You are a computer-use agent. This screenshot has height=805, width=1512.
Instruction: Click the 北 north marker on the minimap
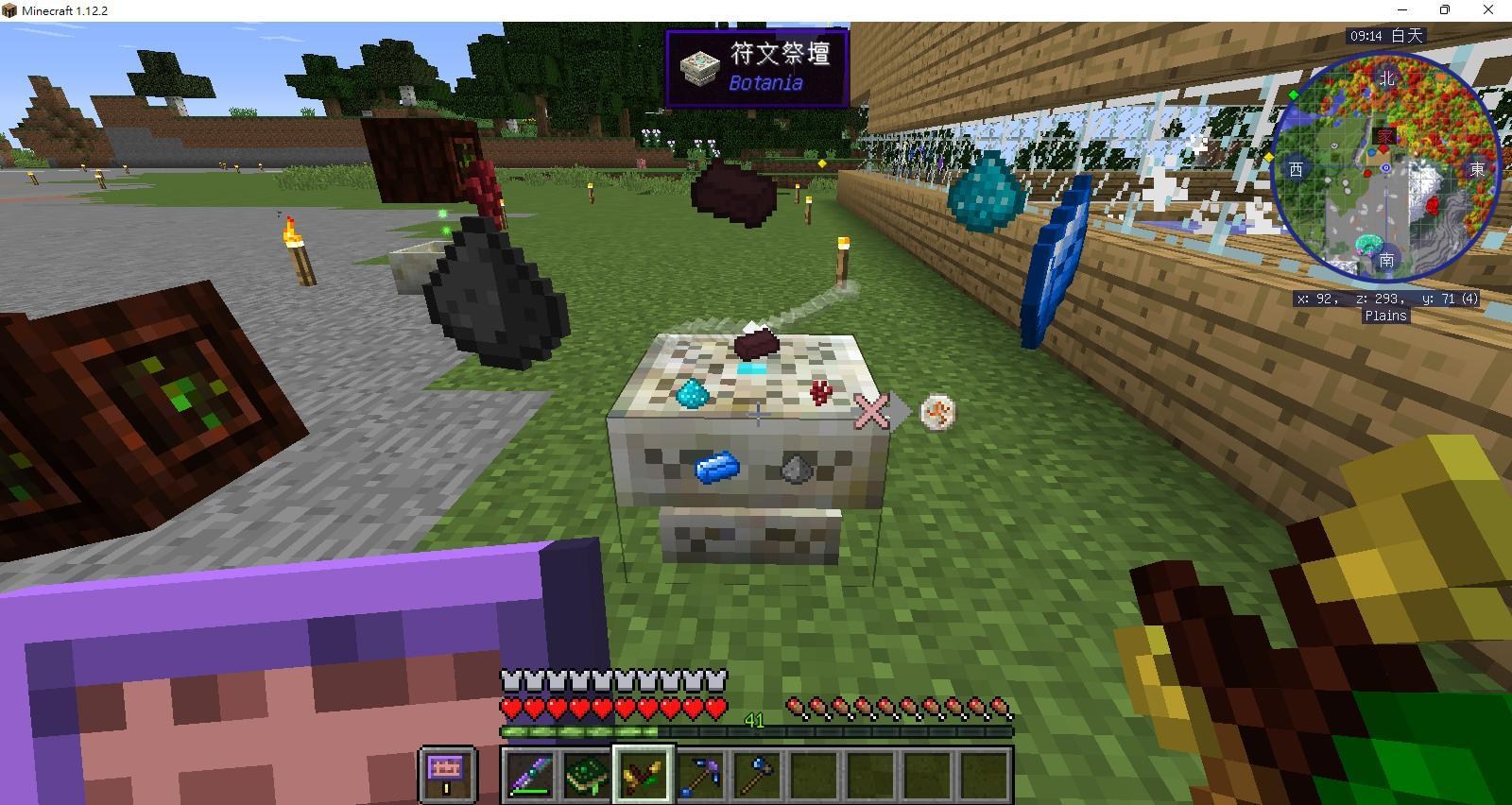pyautogui.click(x=1387, y=80)
